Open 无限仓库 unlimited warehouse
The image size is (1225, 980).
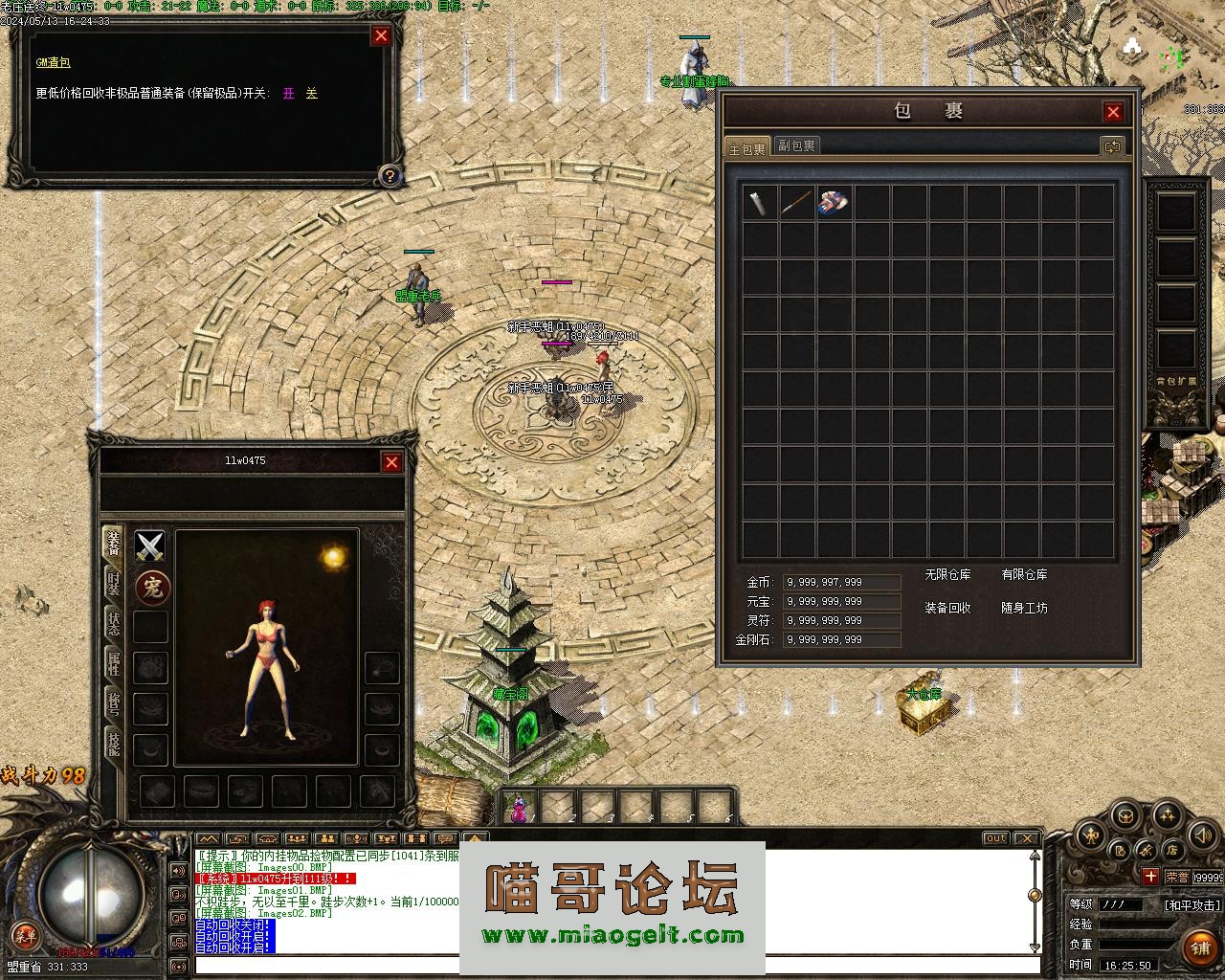coord(947,575)
